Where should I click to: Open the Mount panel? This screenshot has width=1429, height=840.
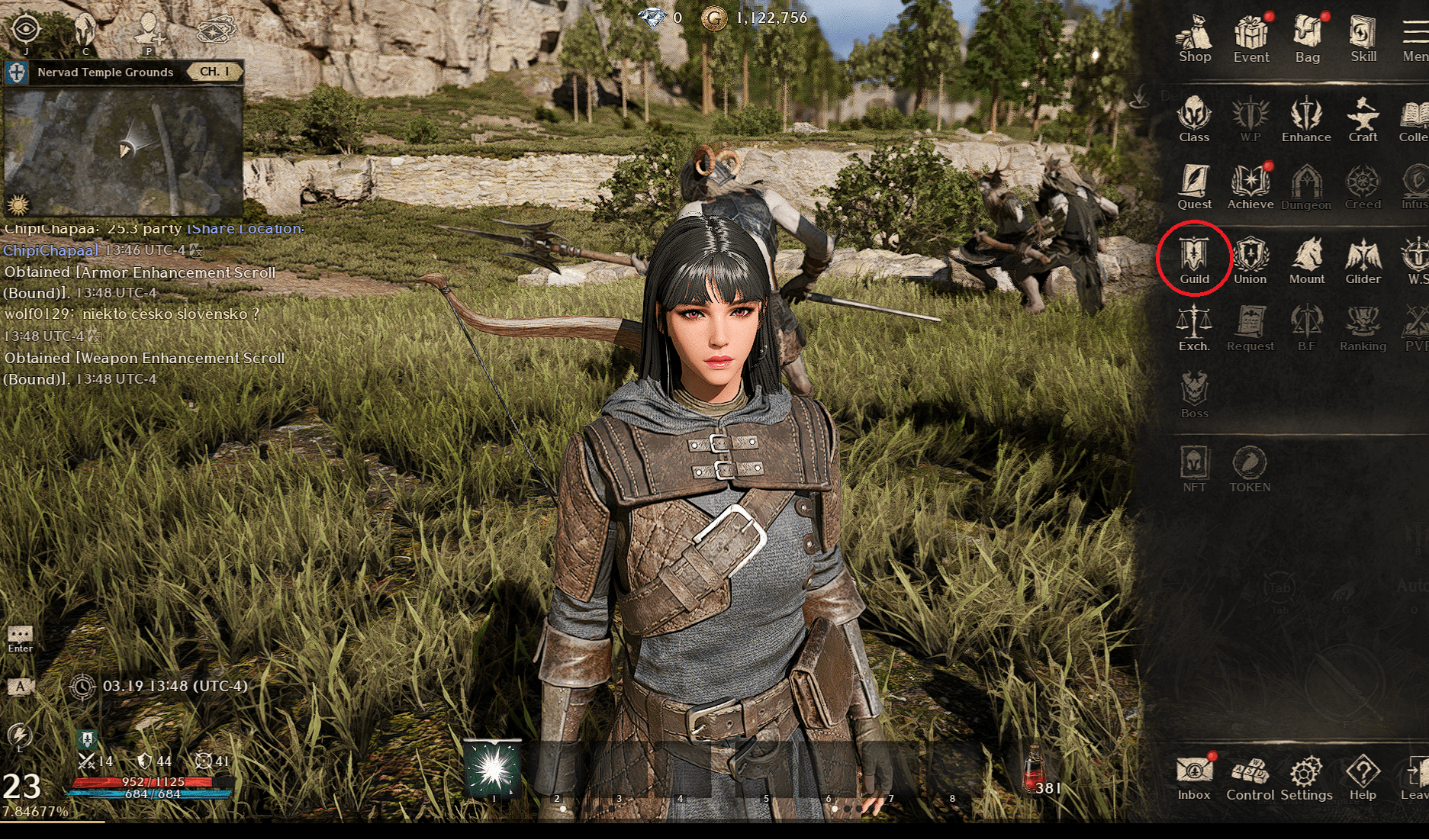pyautogui.click(x=1307, y=259)
